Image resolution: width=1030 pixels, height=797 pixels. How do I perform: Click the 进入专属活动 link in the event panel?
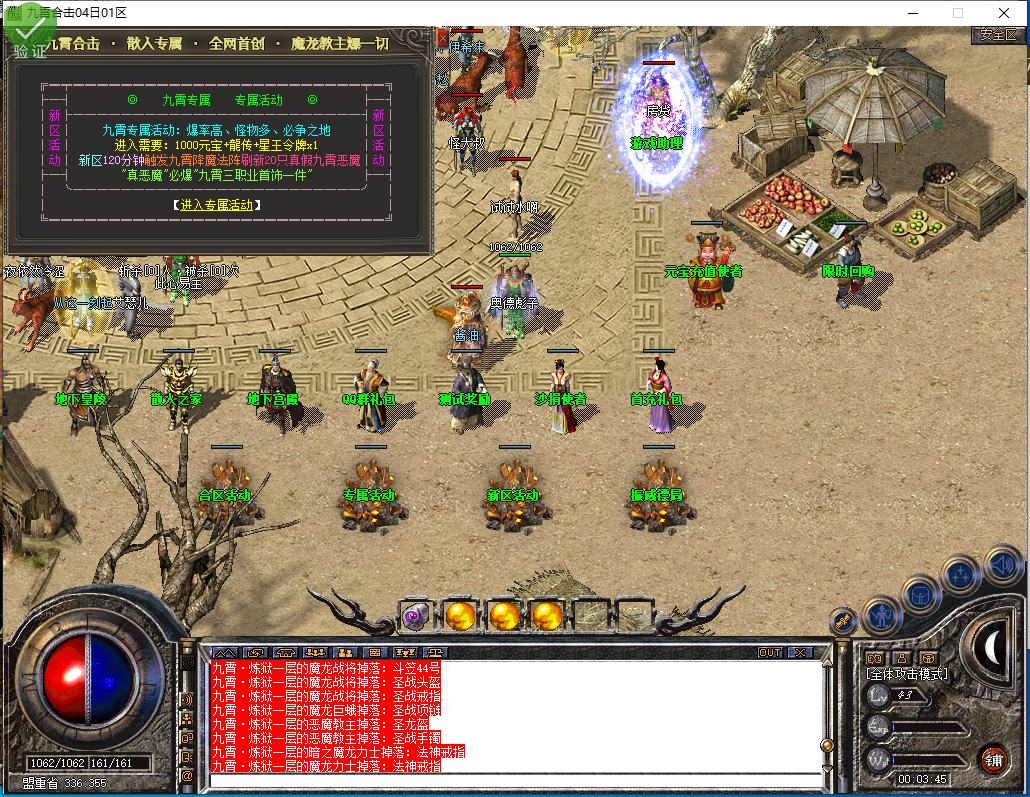[216, 205]
